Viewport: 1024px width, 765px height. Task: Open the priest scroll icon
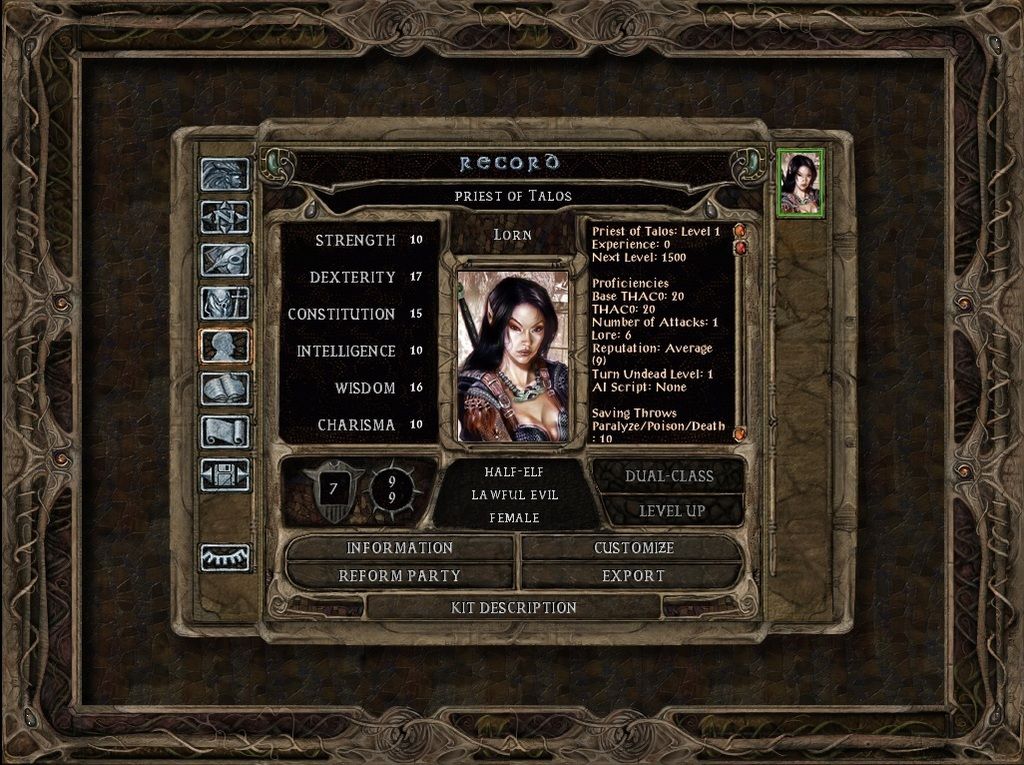(x=225, y=432)
